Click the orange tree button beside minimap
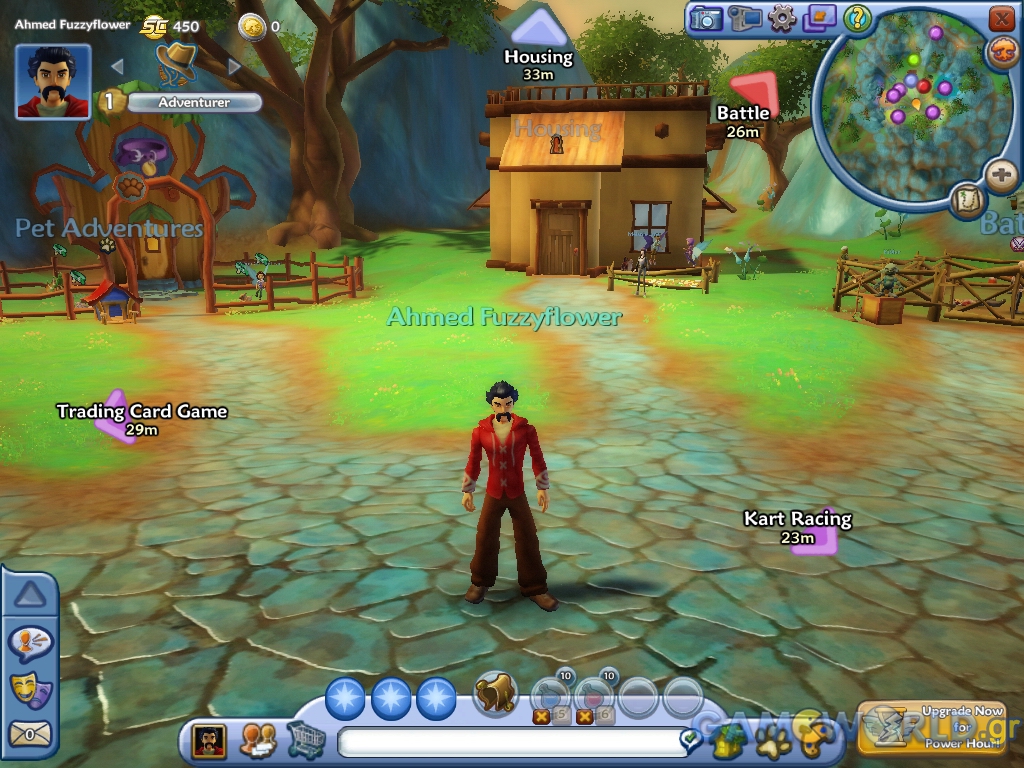 pos(1002,52)
